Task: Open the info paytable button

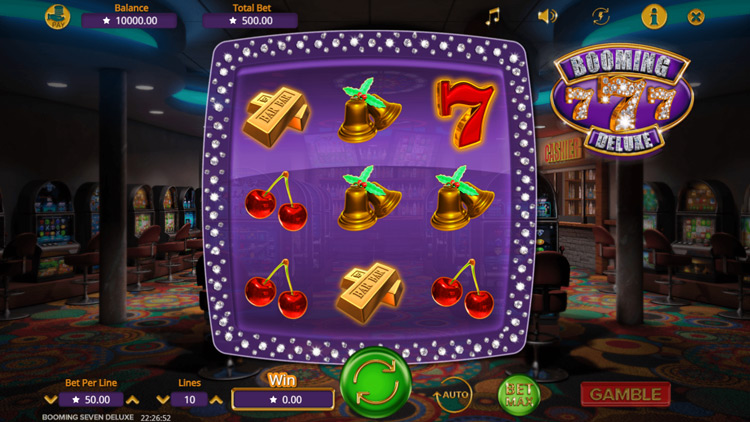Action: click(654, 16)
